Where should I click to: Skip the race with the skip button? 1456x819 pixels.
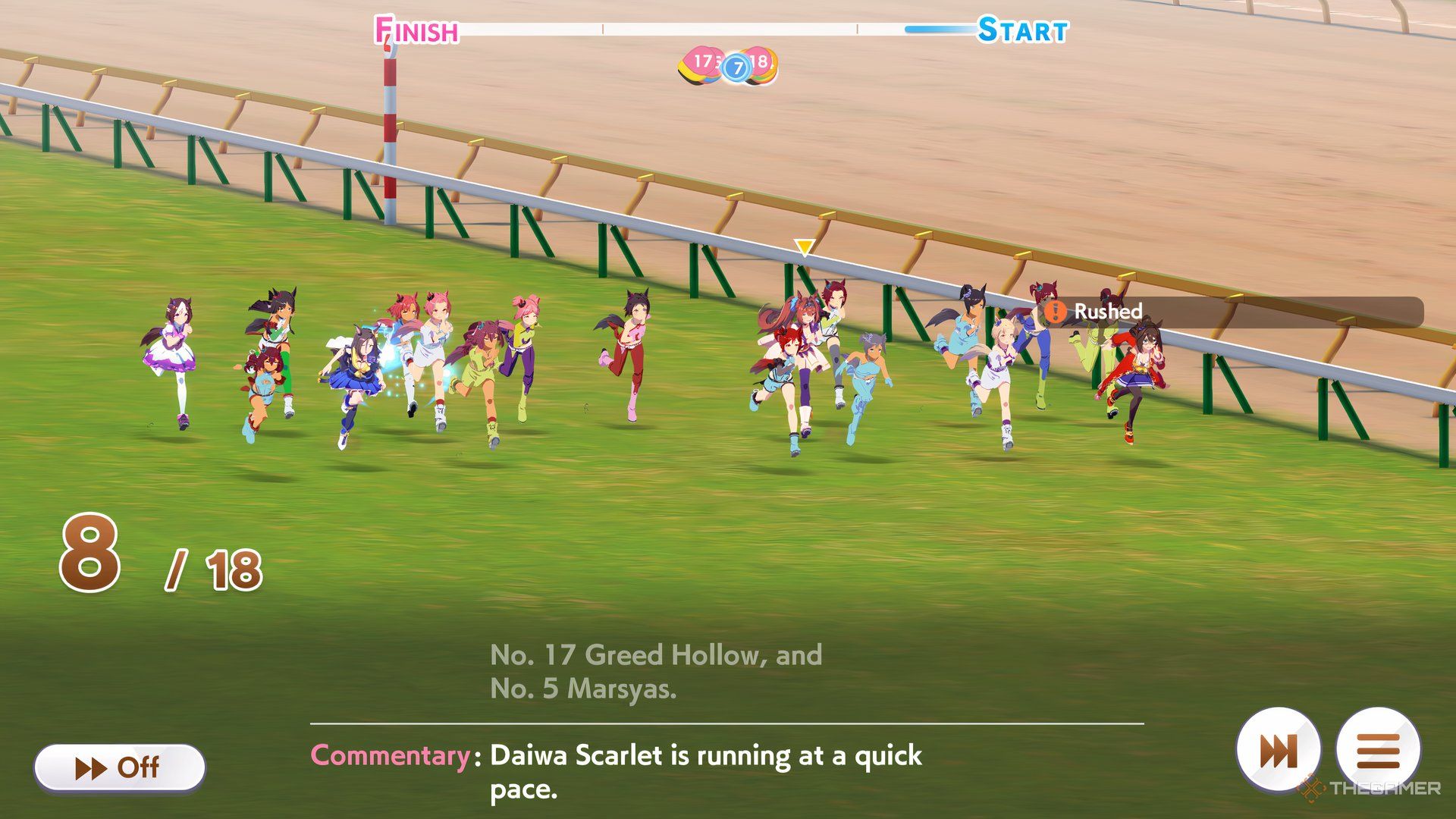click(1279, 751)
